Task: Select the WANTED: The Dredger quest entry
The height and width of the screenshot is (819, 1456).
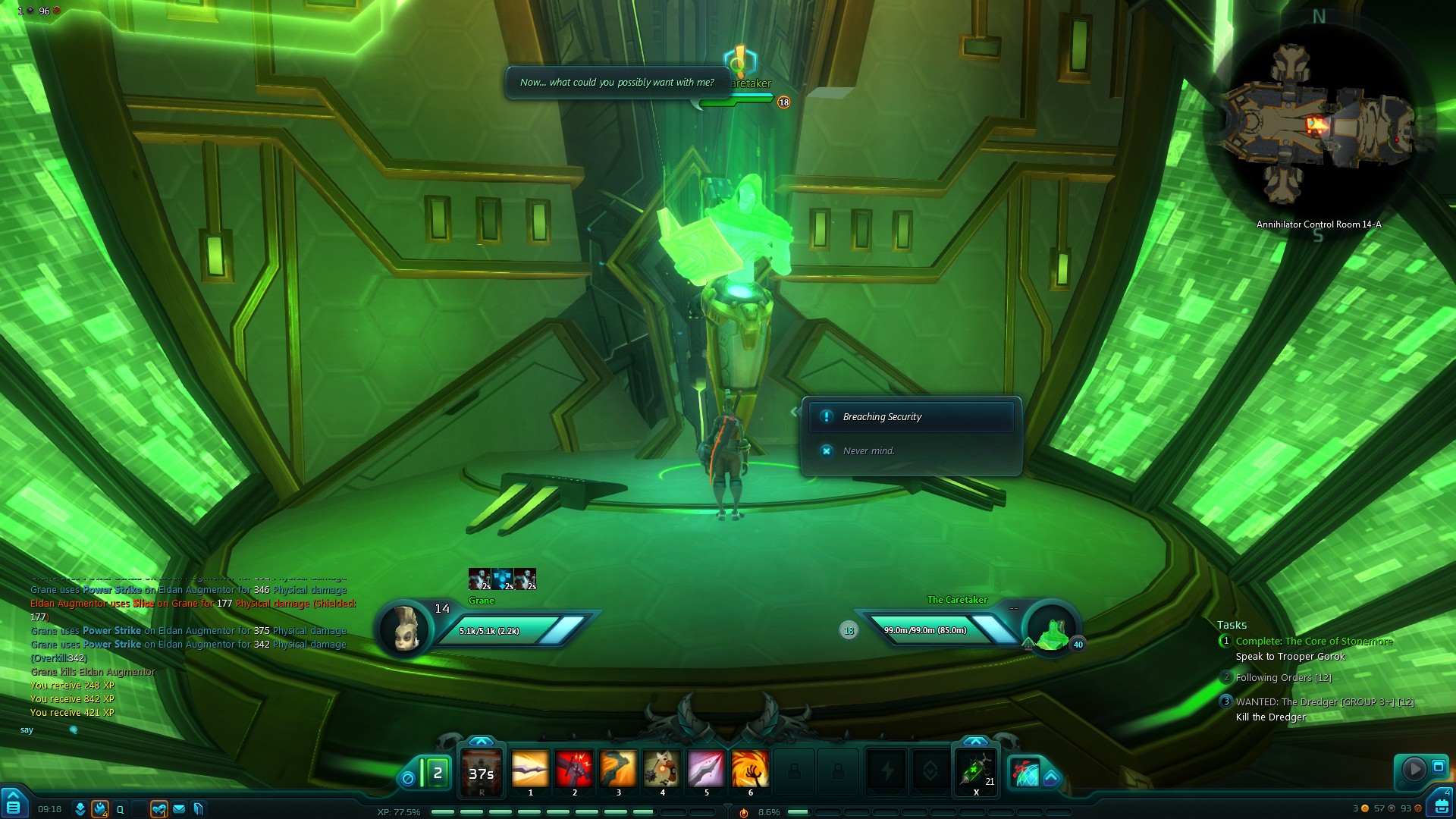Action: click(1324, 702)
